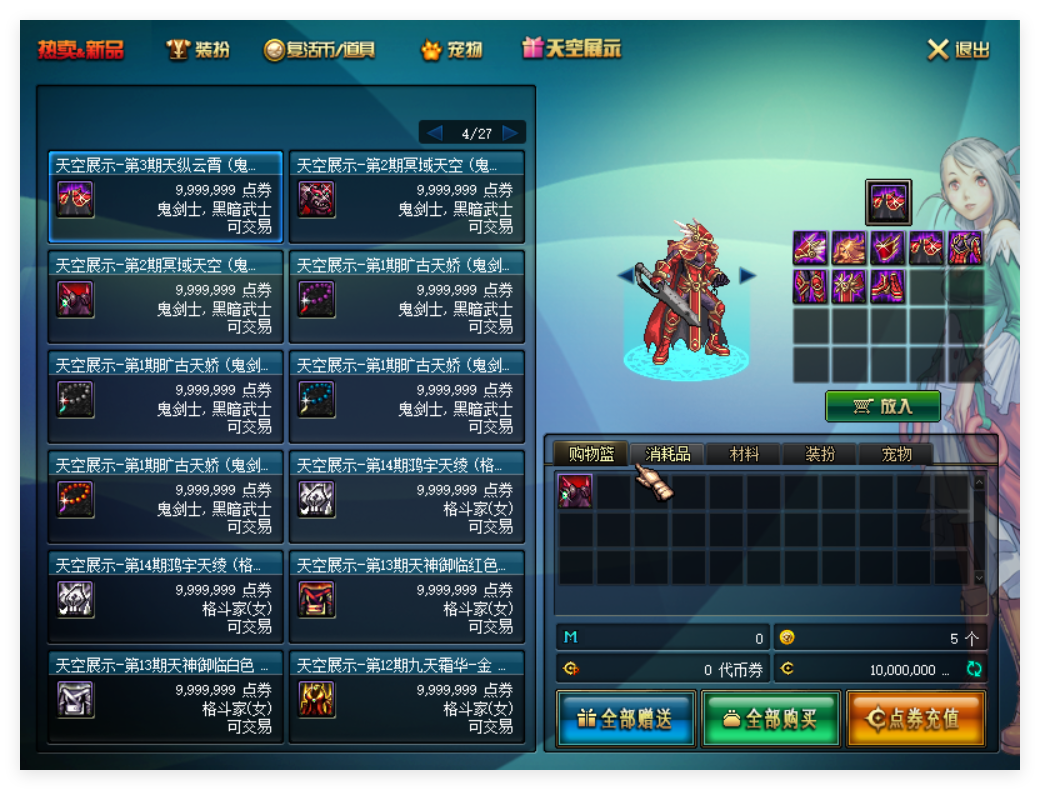Select the 第3期天纵云霄 item listing
The width and height of the screenshot is (1040, 790).
pyautogui.click(x=165, y=197)
